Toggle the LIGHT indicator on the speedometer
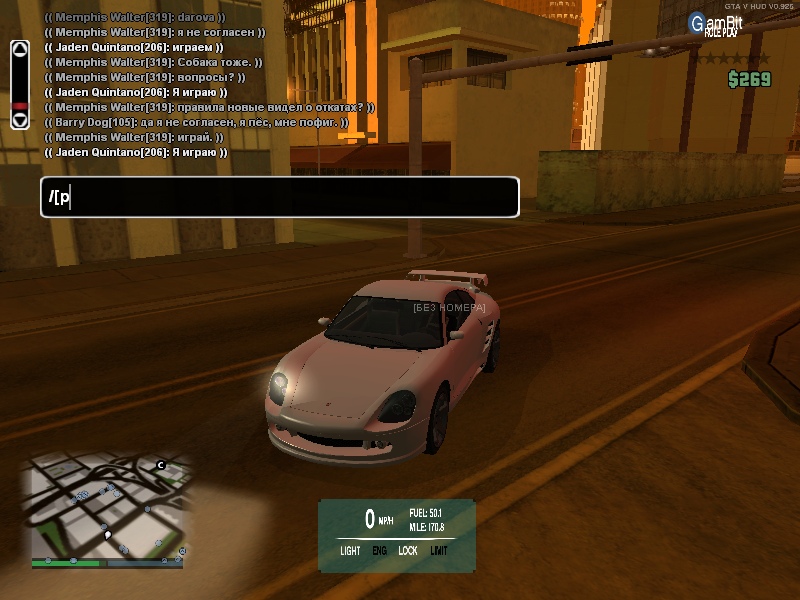 [x=350, y=551]
